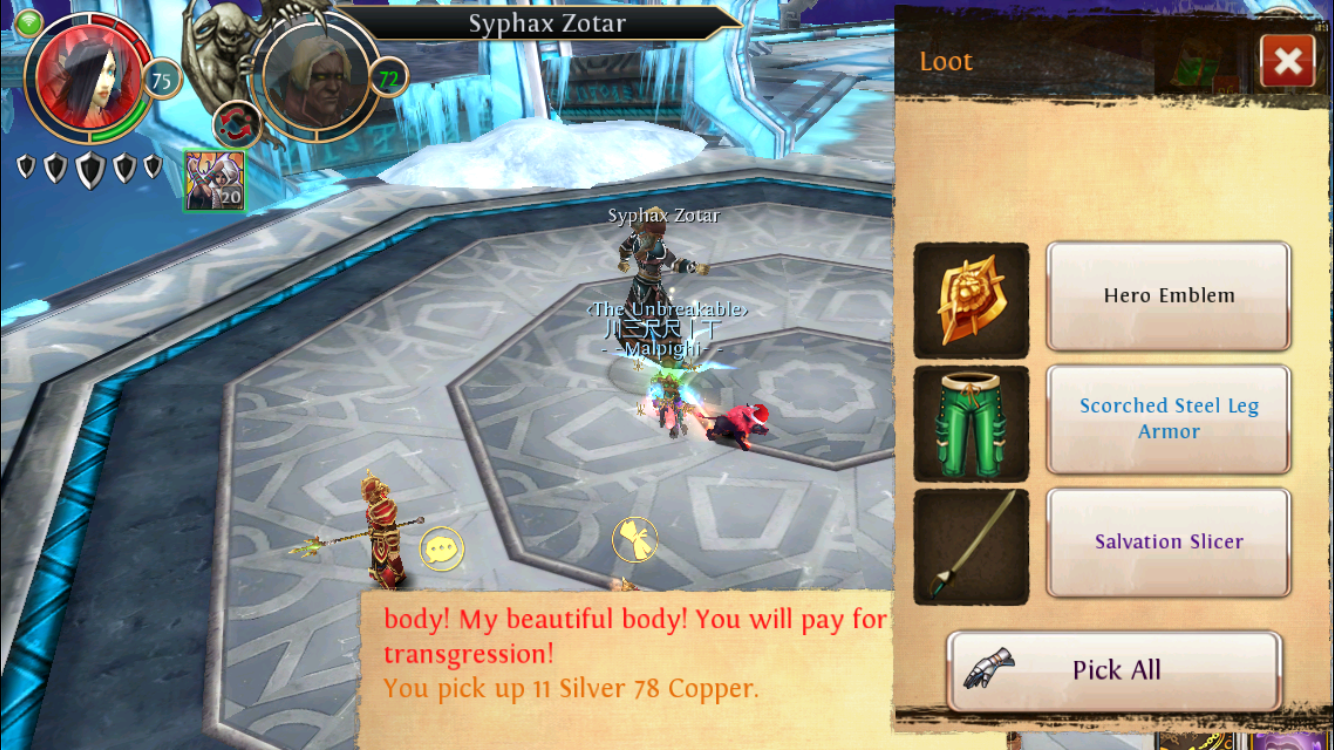Click the Syphax Zotar target portrait
The image size is (1334, 750).
click(311, 76)
